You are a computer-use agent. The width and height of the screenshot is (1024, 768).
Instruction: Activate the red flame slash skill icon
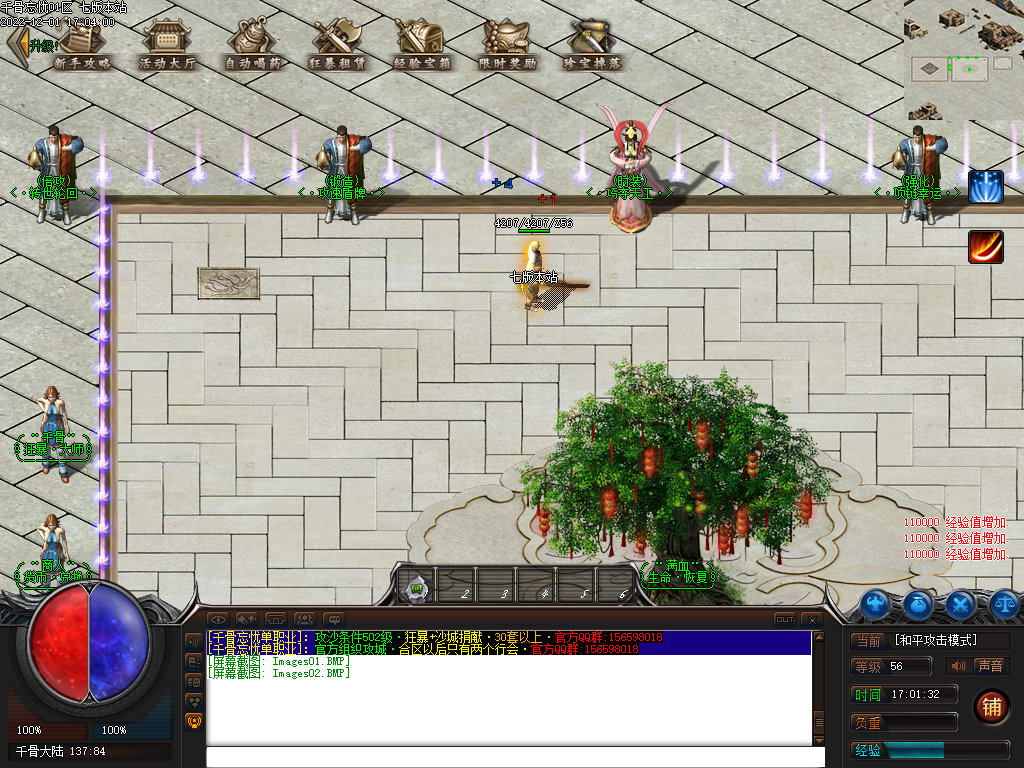point(985,247)
